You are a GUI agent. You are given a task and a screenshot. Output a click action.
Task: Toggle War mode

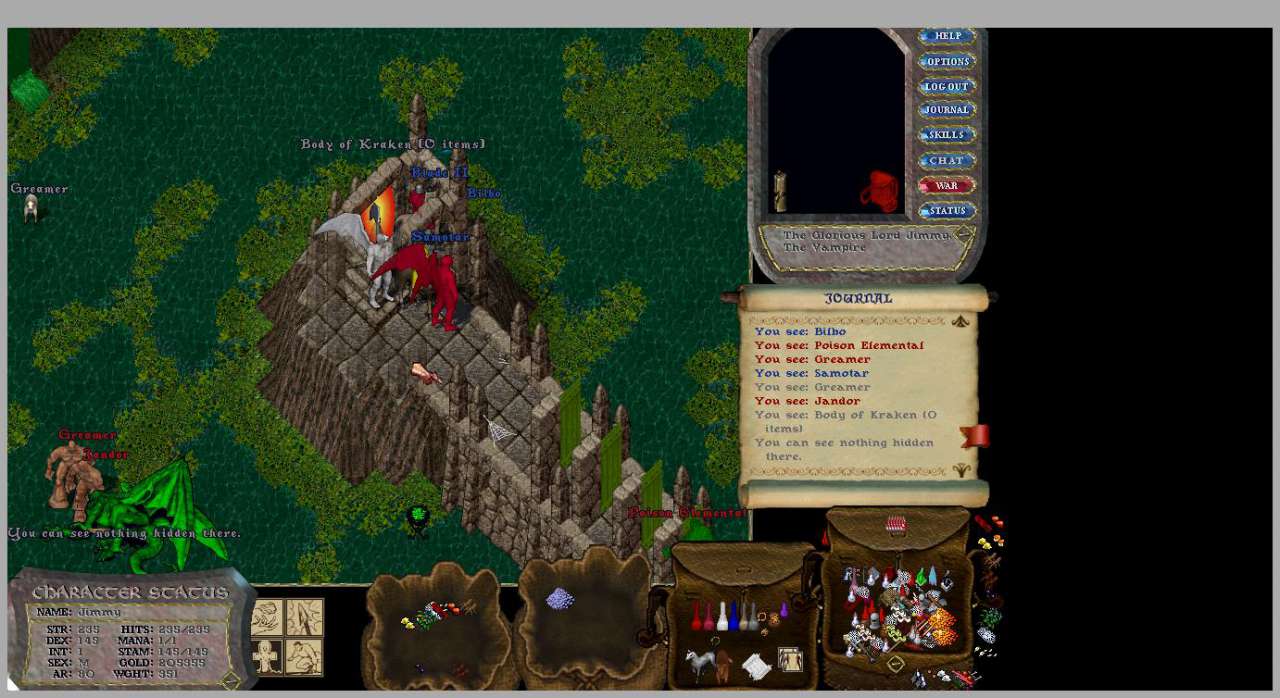pos(946,185)
